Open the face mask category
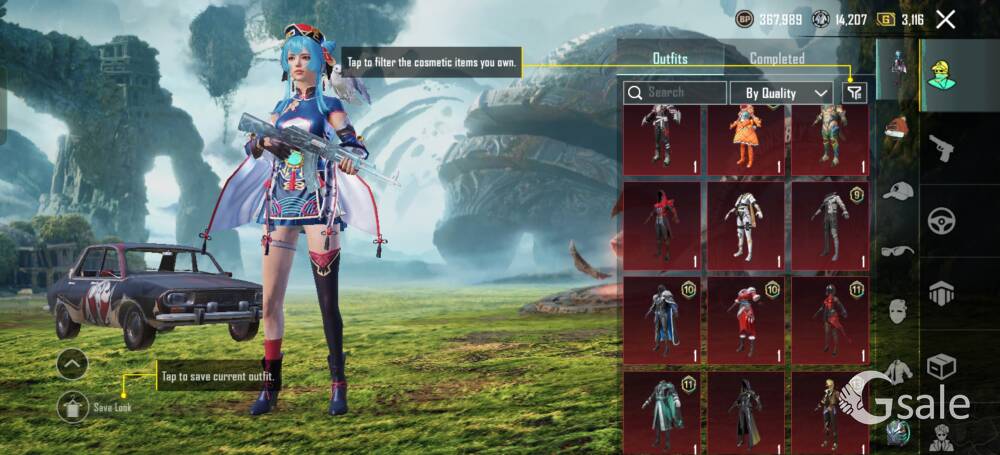This screenshot has height=455, width=1000. 897,311
